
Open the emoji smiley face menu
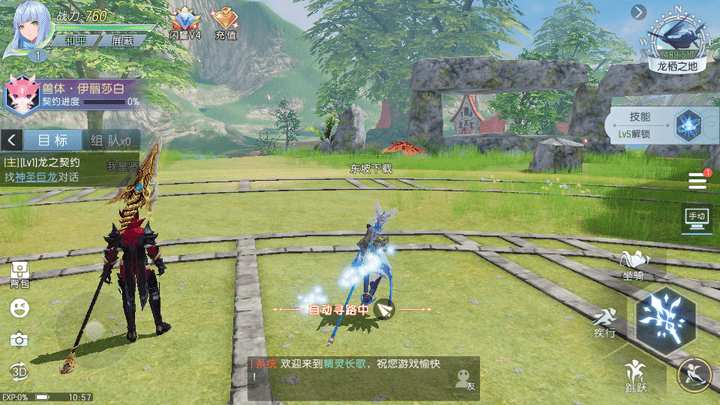coord(19,309)
